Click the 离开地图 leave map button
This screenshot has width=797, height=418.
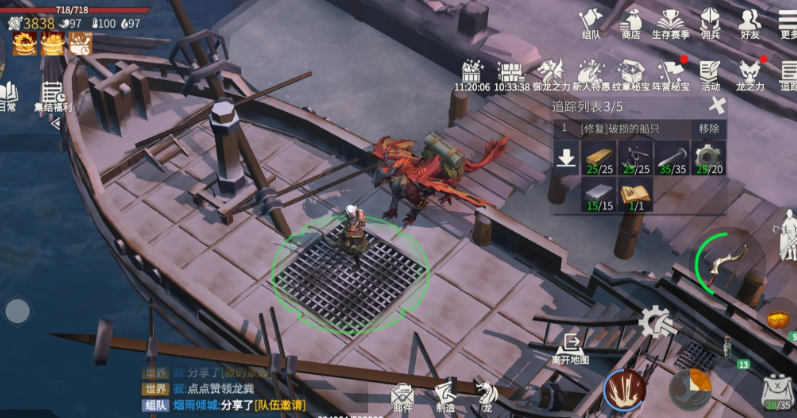click(570, 349)
